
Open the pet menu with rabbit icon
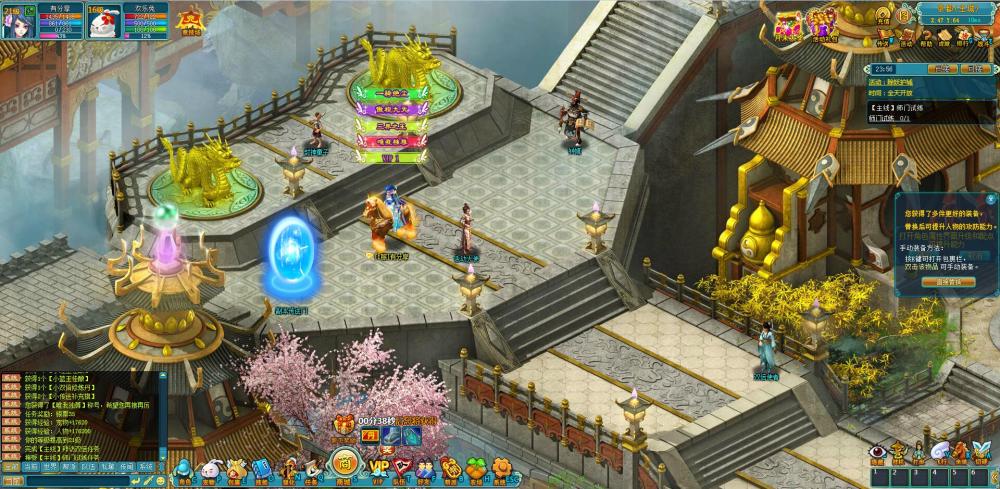[x=210, y=468]
